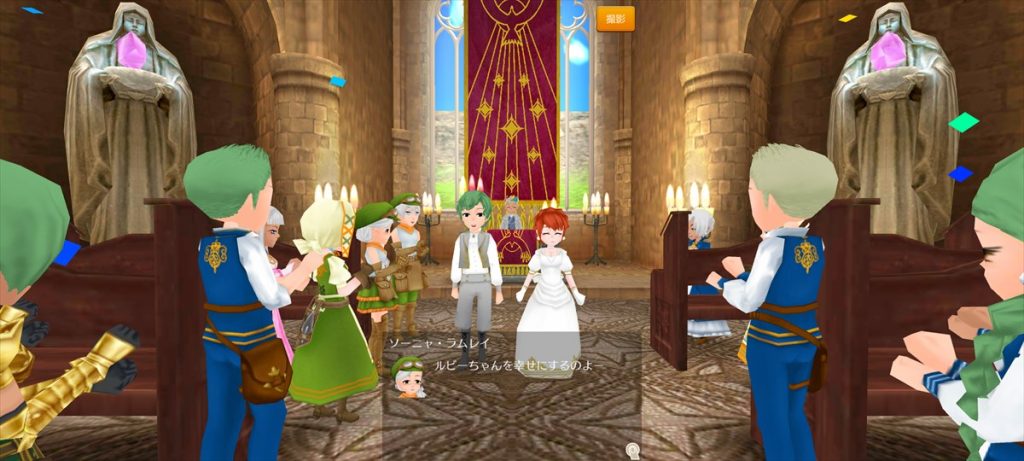The height and width of the screenshot is (461, 1024).
Task: Click Sonya's dialogue text box to continue
Action: click(x=510, y=380)
